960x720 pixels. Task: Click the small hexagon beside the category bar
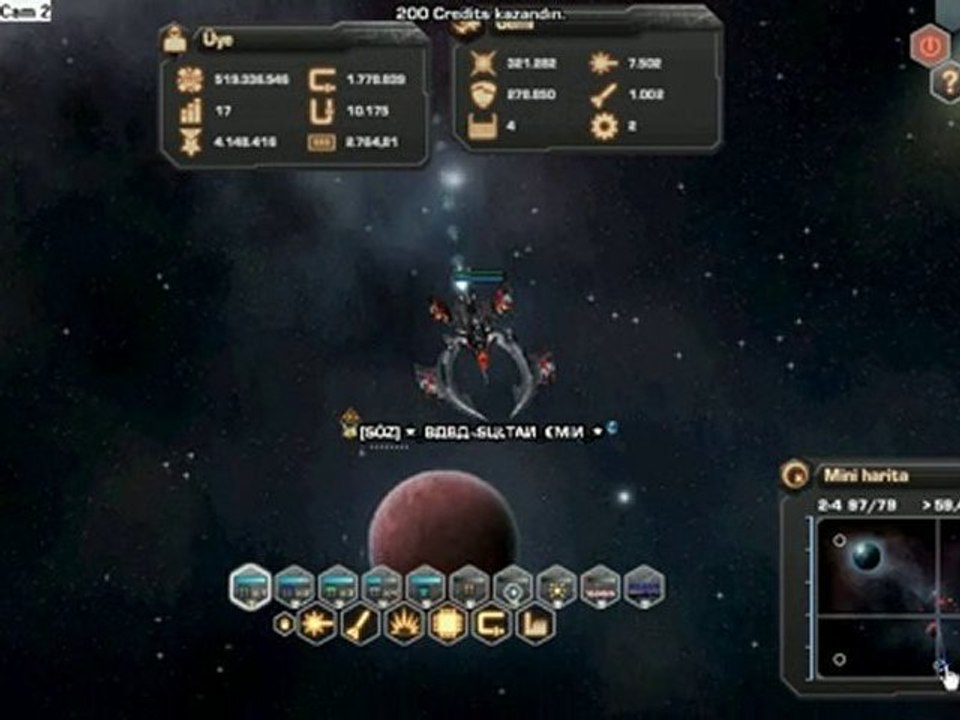[x=283, y=624]
